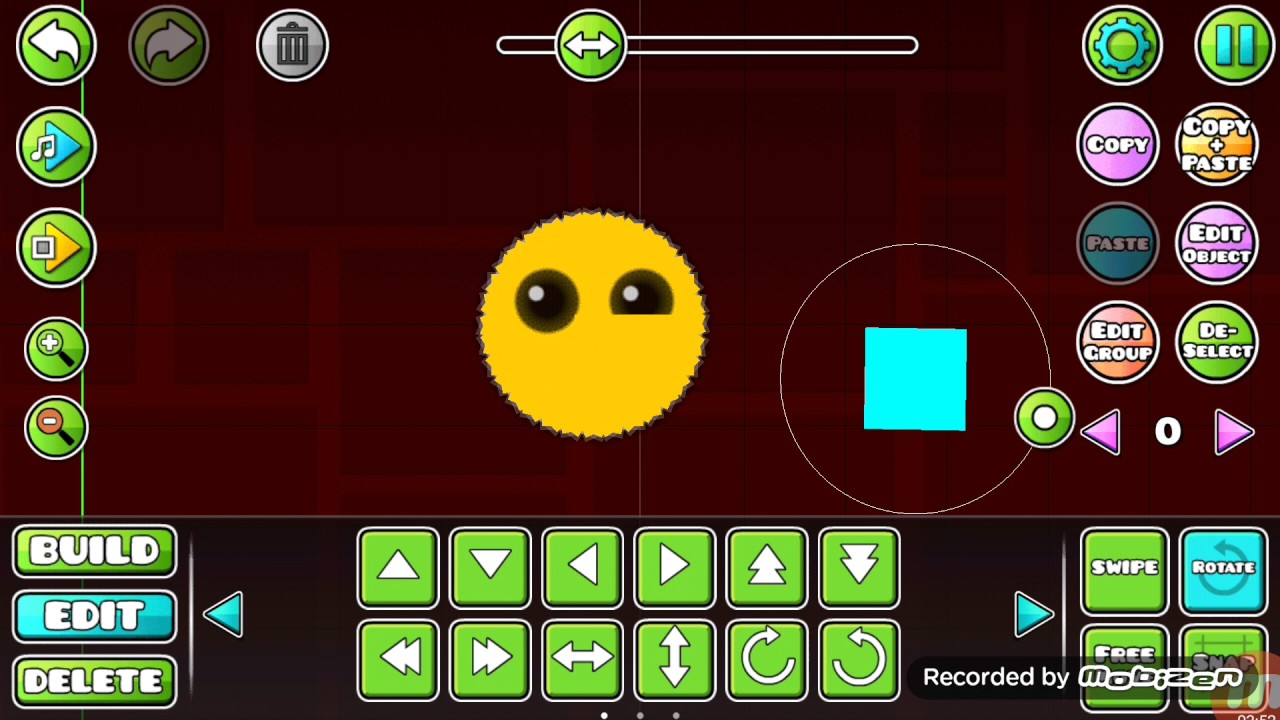Switch to the Build tab
This screenshot has width=1280, height=720.
(x=94, y=551)
